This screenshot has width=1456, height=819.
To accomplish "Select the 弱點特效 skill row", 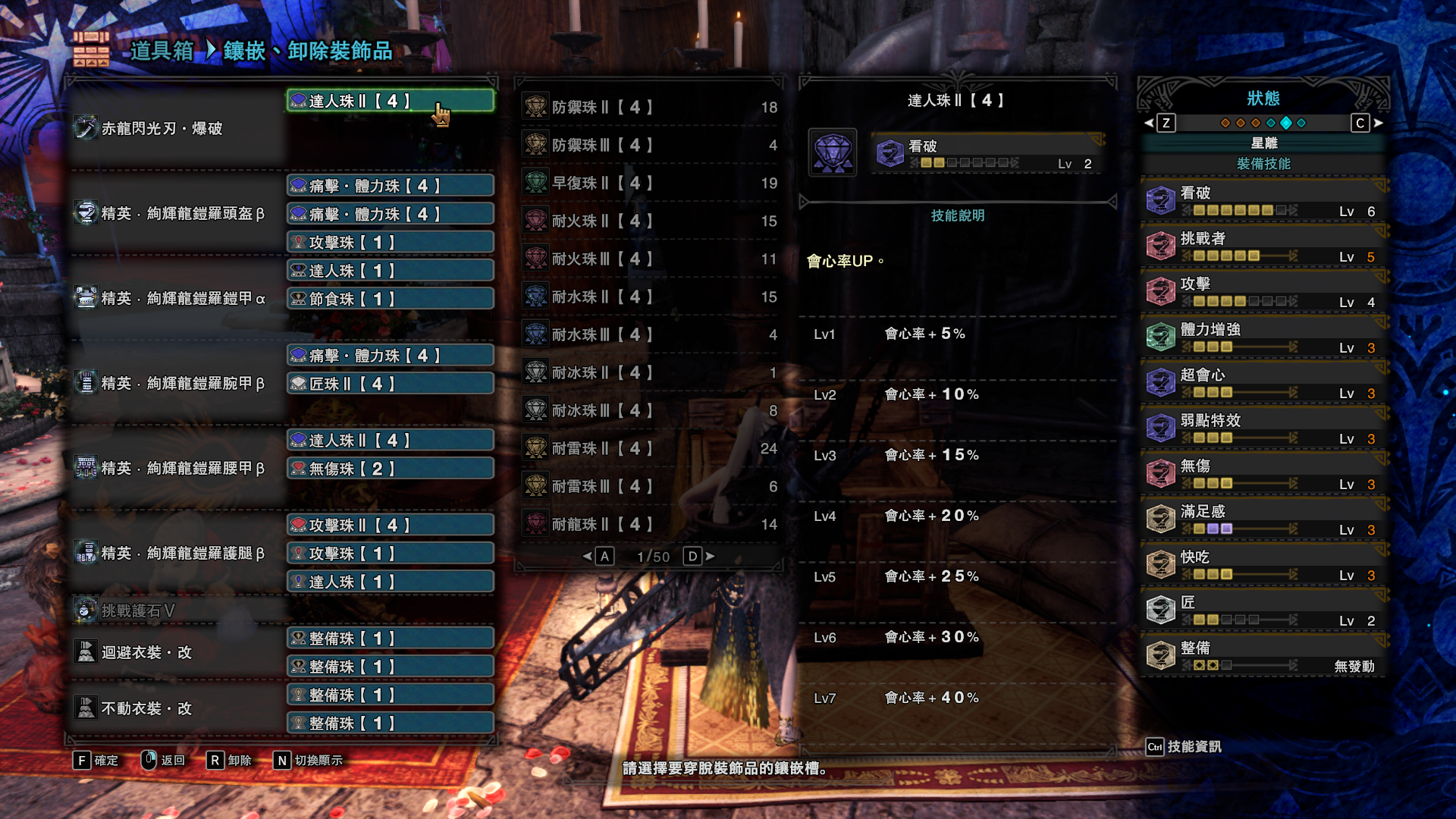I will pos(1263,428).
